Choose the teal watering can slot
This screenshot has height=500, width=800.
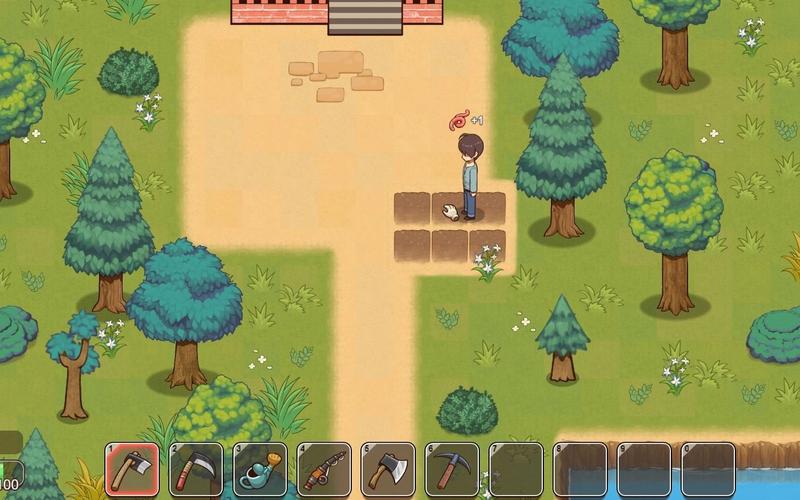[x=260, y=468]
